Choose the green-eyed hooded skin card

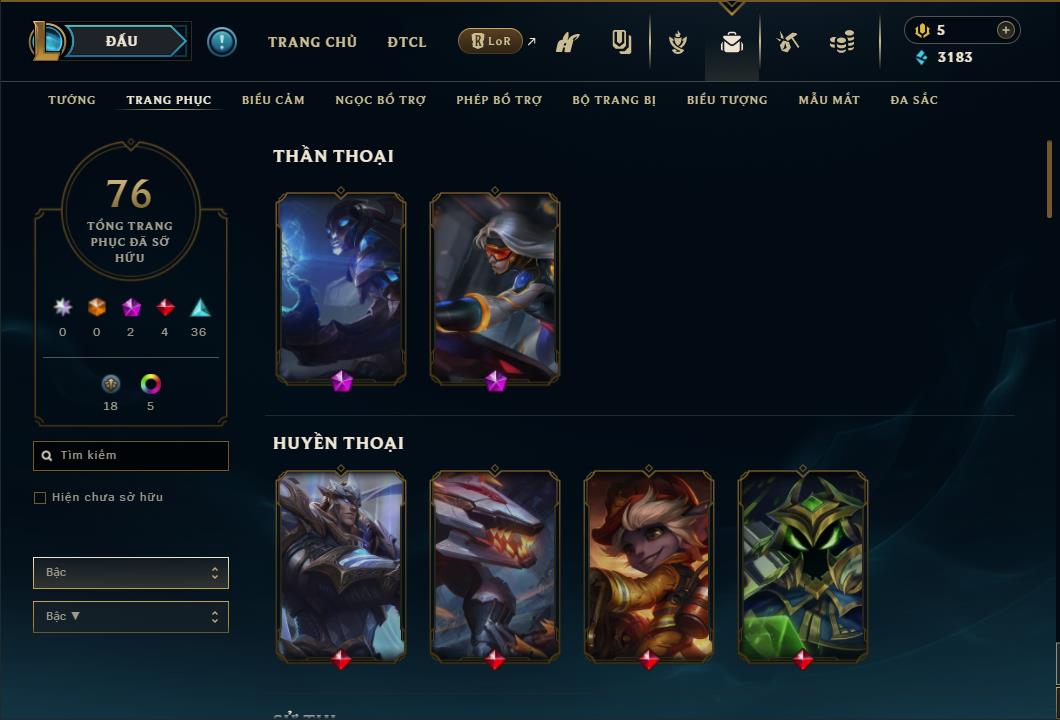coord(803,566)
